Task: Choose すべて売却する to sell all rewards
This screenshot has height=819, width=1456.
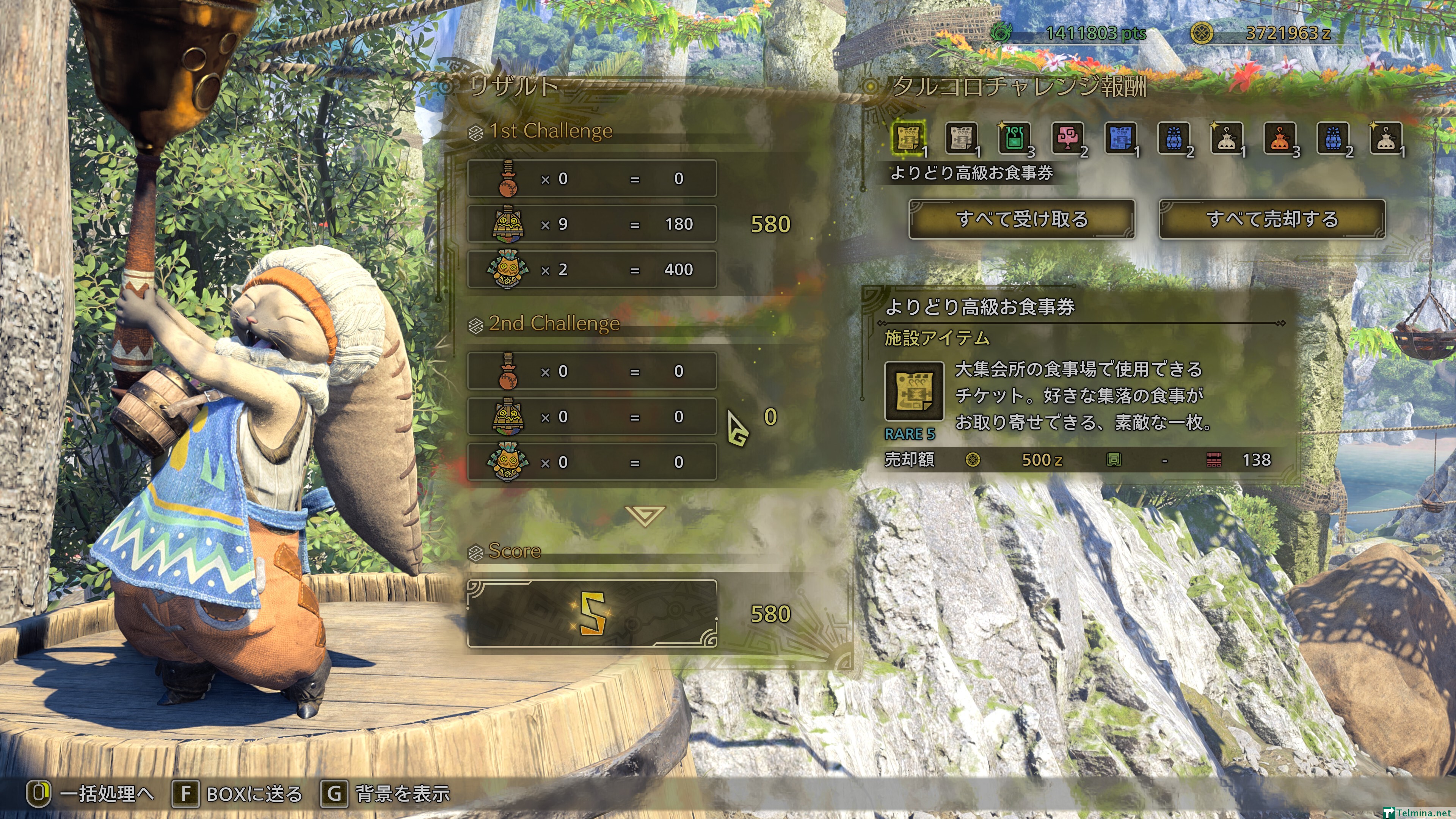Action: 1272,219
